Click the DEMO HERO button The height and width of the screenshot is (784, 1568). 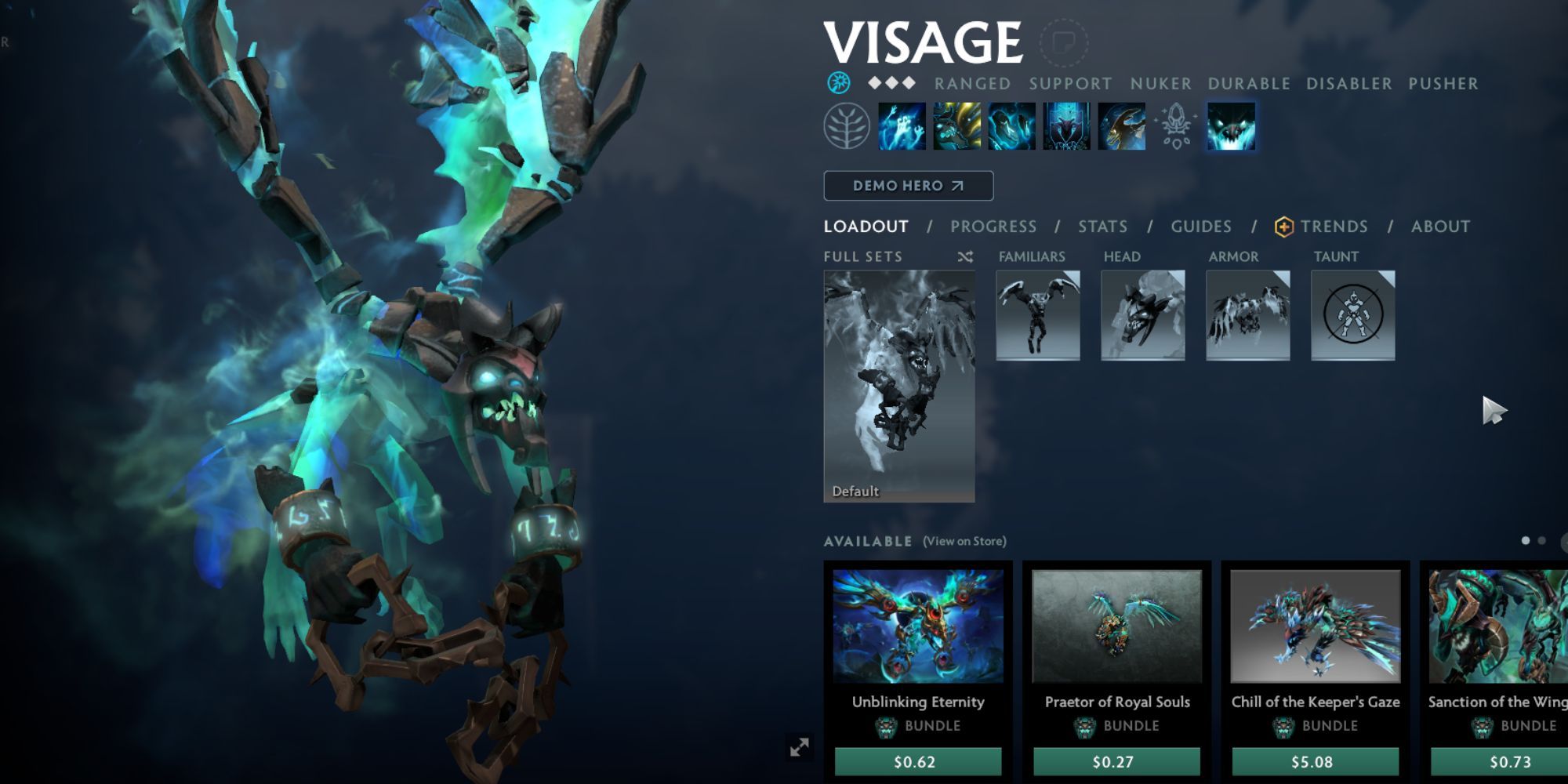908,186
